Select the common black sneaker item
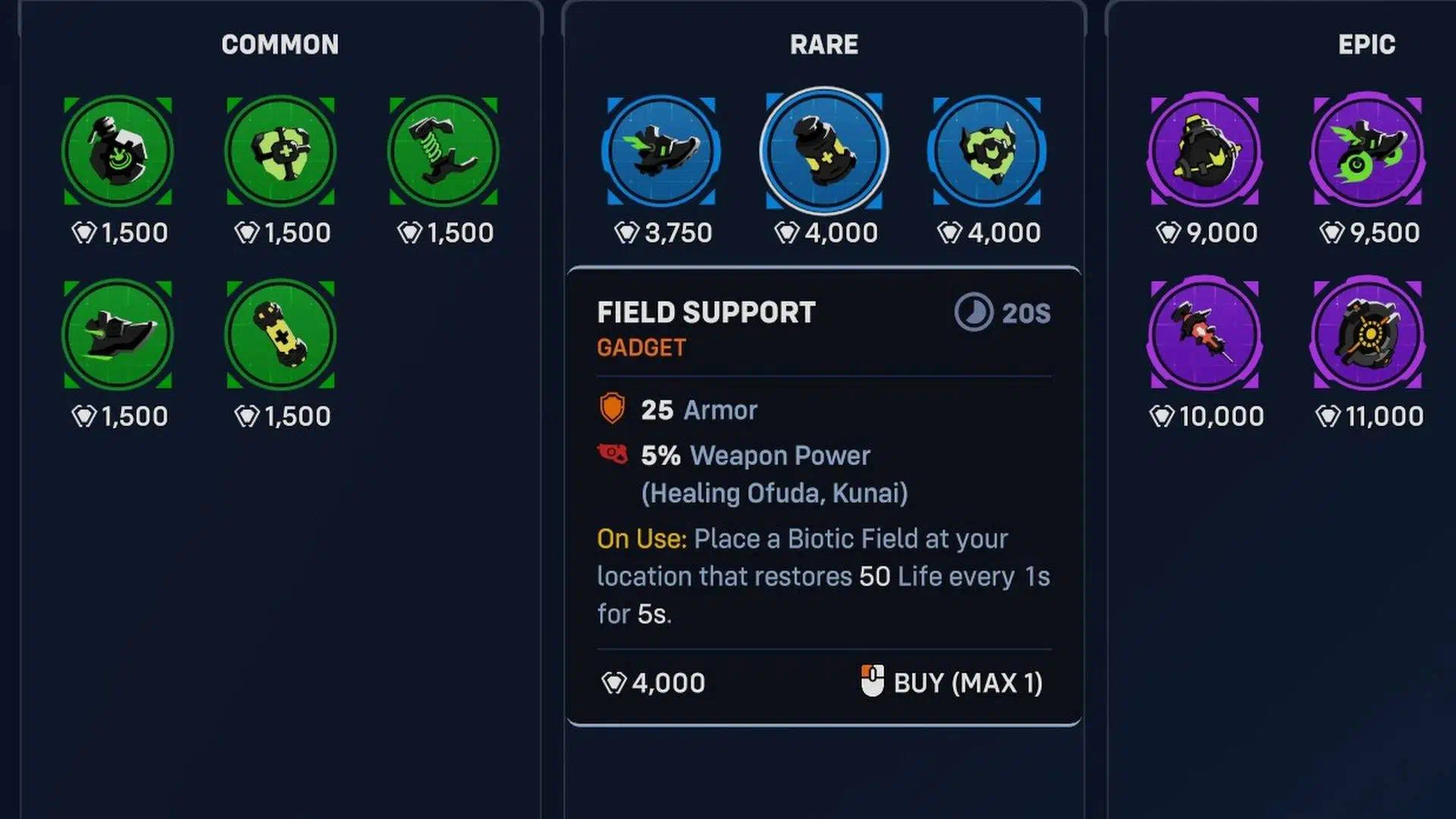1456x819 pixels. 118,334
